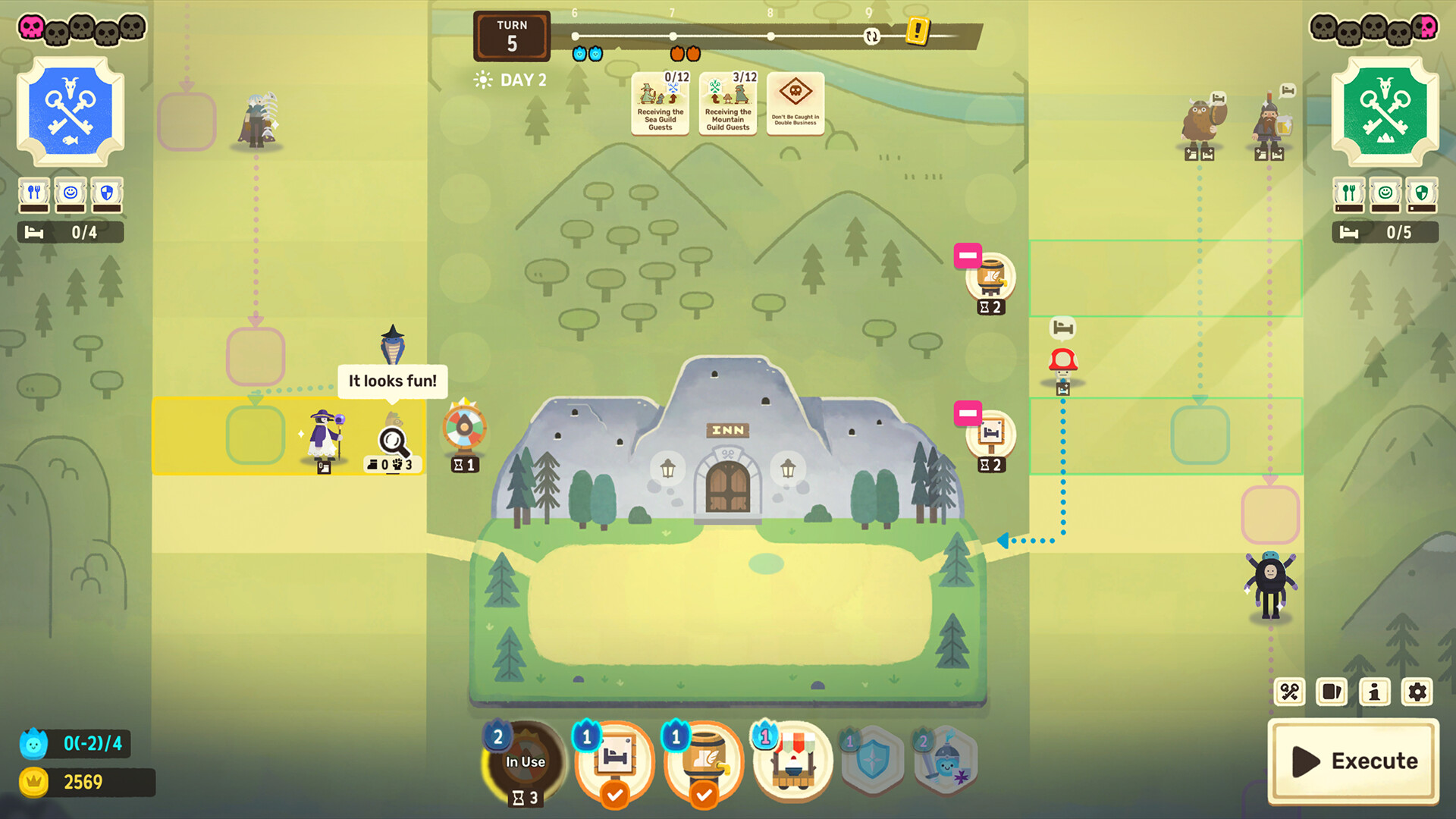Open the crossed keys abilities panel
The height and width of the screenshot is (819, 1456).
(1289, 692)
